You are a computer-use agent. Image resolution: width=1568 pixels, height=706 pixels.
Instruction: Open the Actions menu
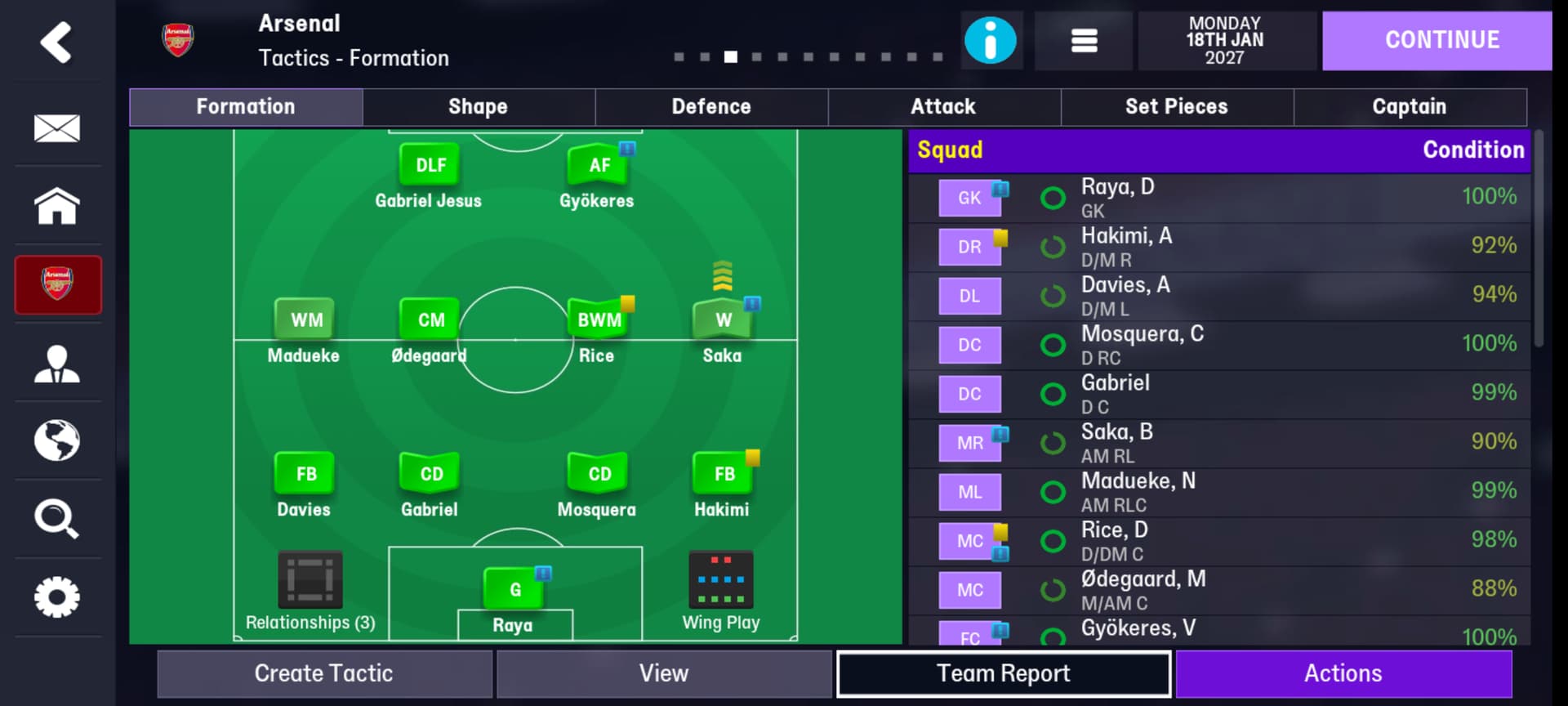(x=1343, y=673)
